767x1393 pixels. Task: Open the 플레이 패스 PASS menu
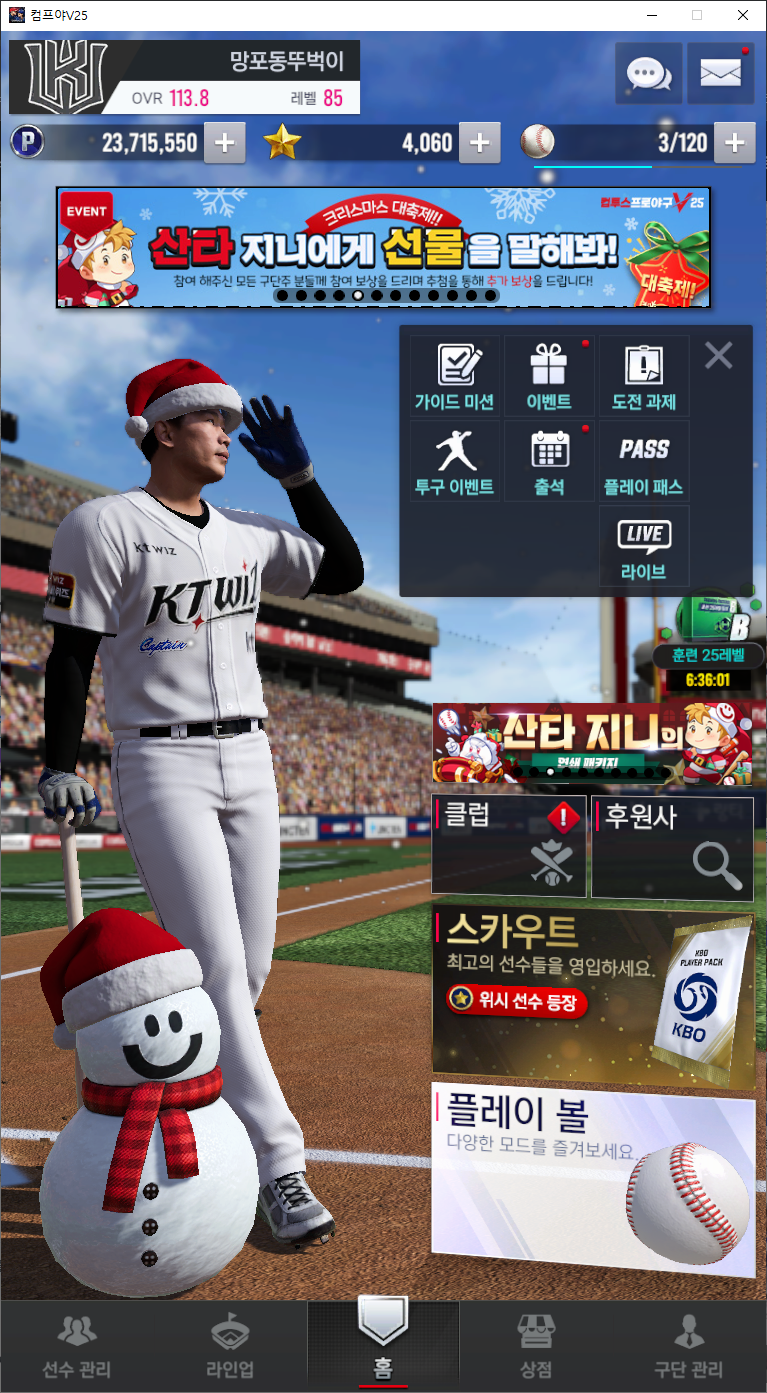point(644,461)
